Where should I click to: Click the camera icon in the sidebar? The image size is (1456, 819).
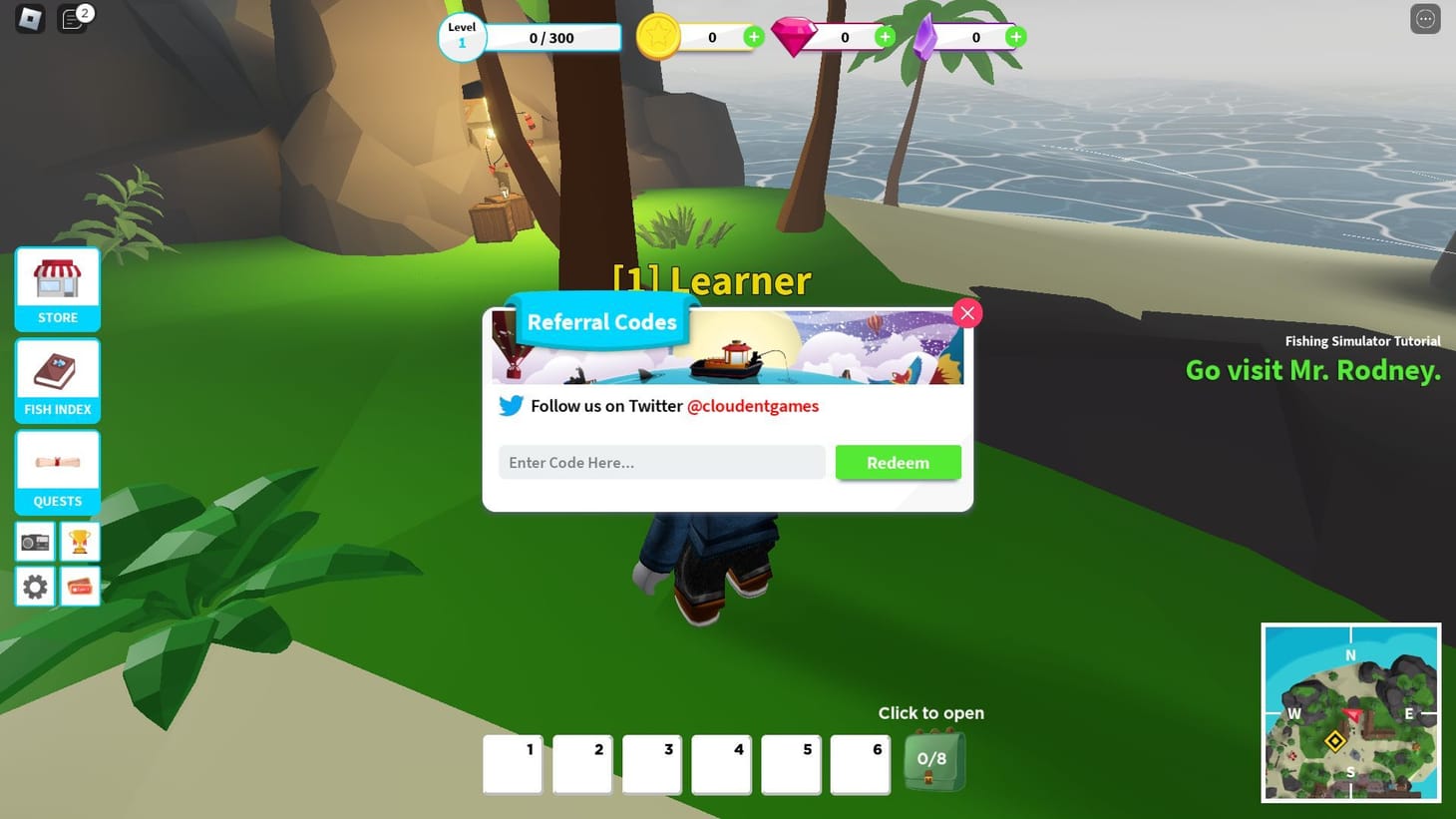tap(35, 541)
